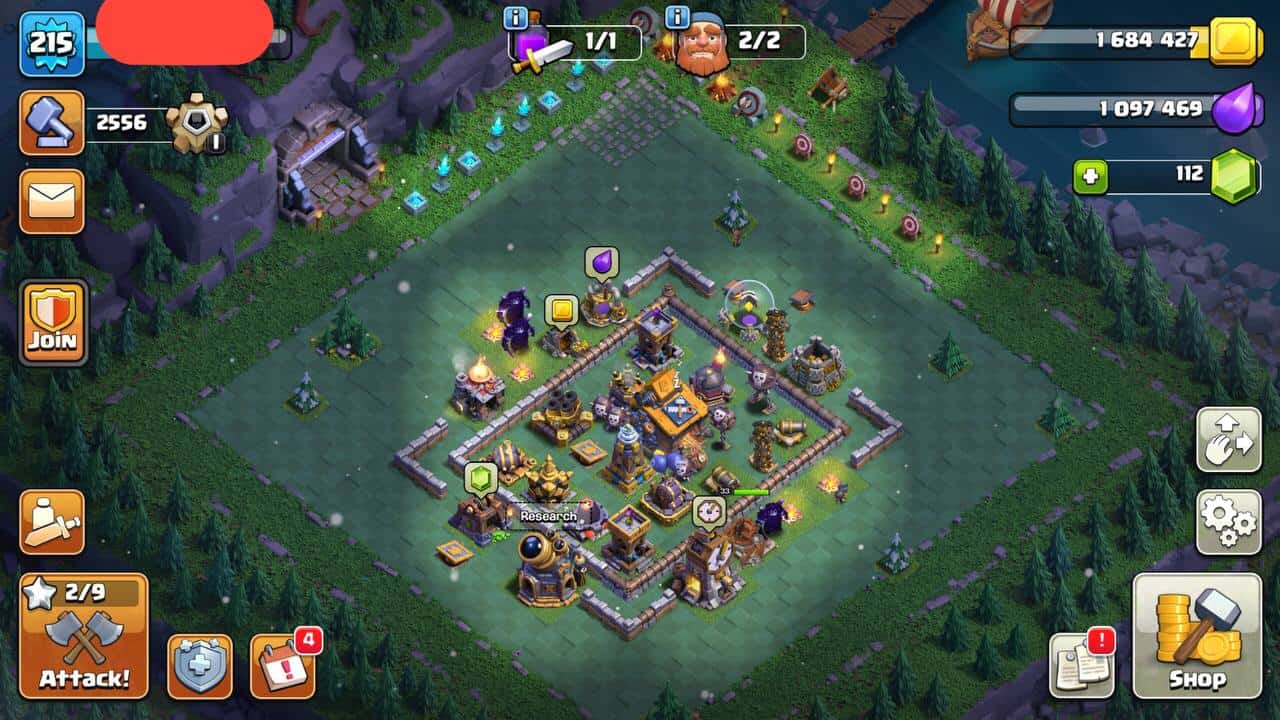This screenshot has width=1280, height=720.
Task: Collect the gold coin bubble
Action: (561, 311)
